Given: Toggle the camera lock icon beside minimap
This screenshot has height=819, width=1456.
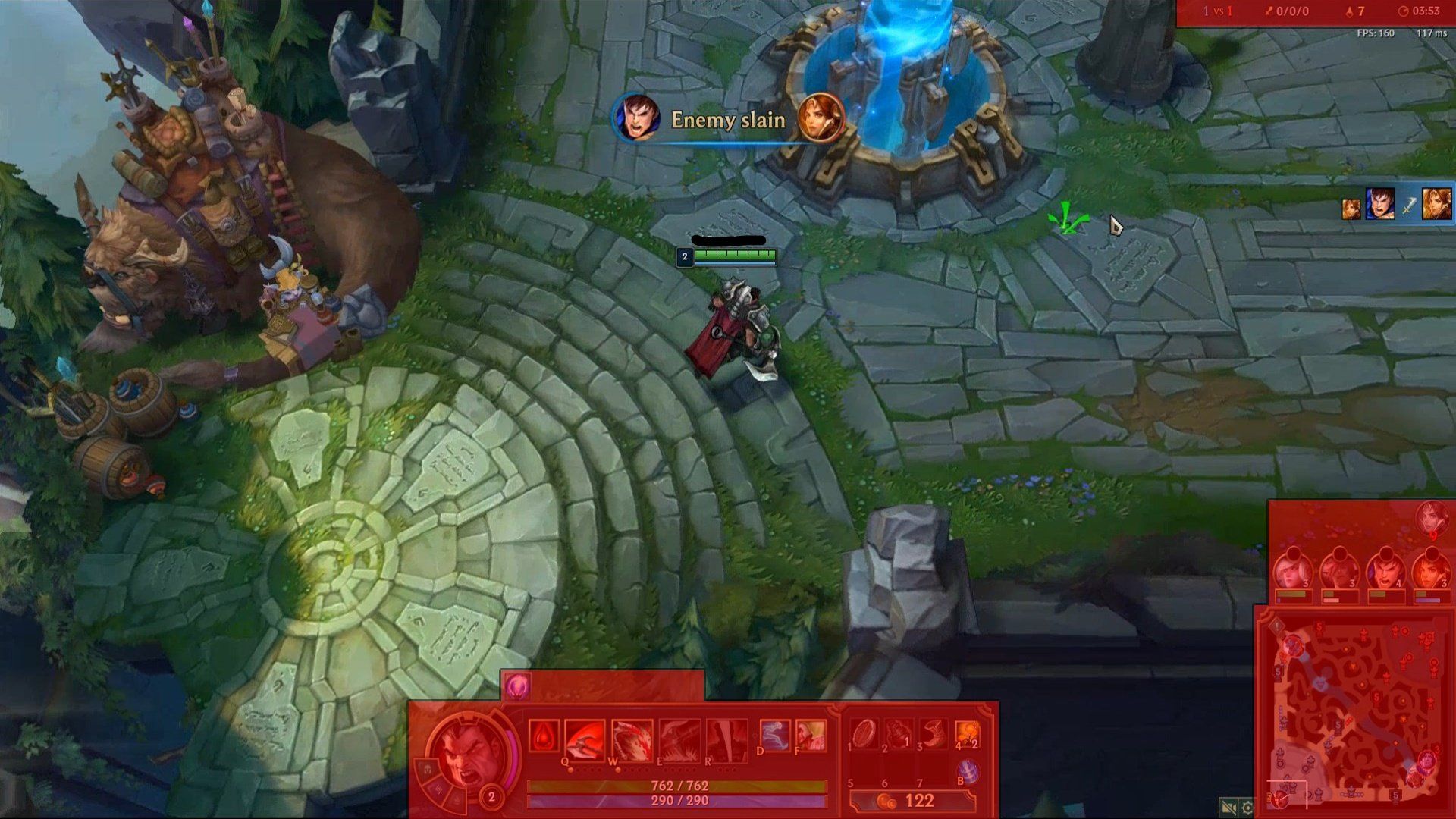Looking at the screenshot, I should click(1228, 808).
